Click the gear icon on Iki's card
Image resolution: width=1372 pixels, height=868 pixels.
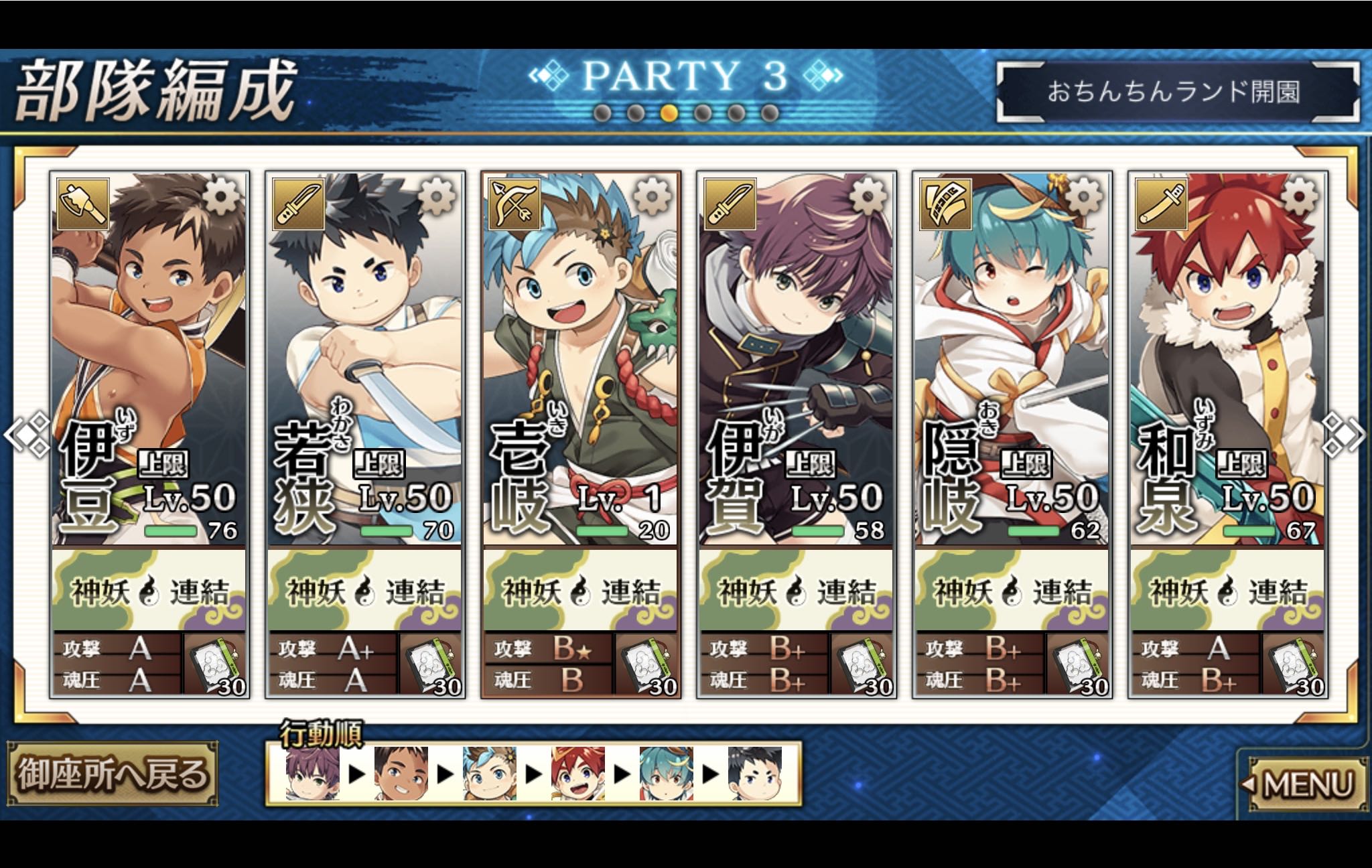coord(652,197)
